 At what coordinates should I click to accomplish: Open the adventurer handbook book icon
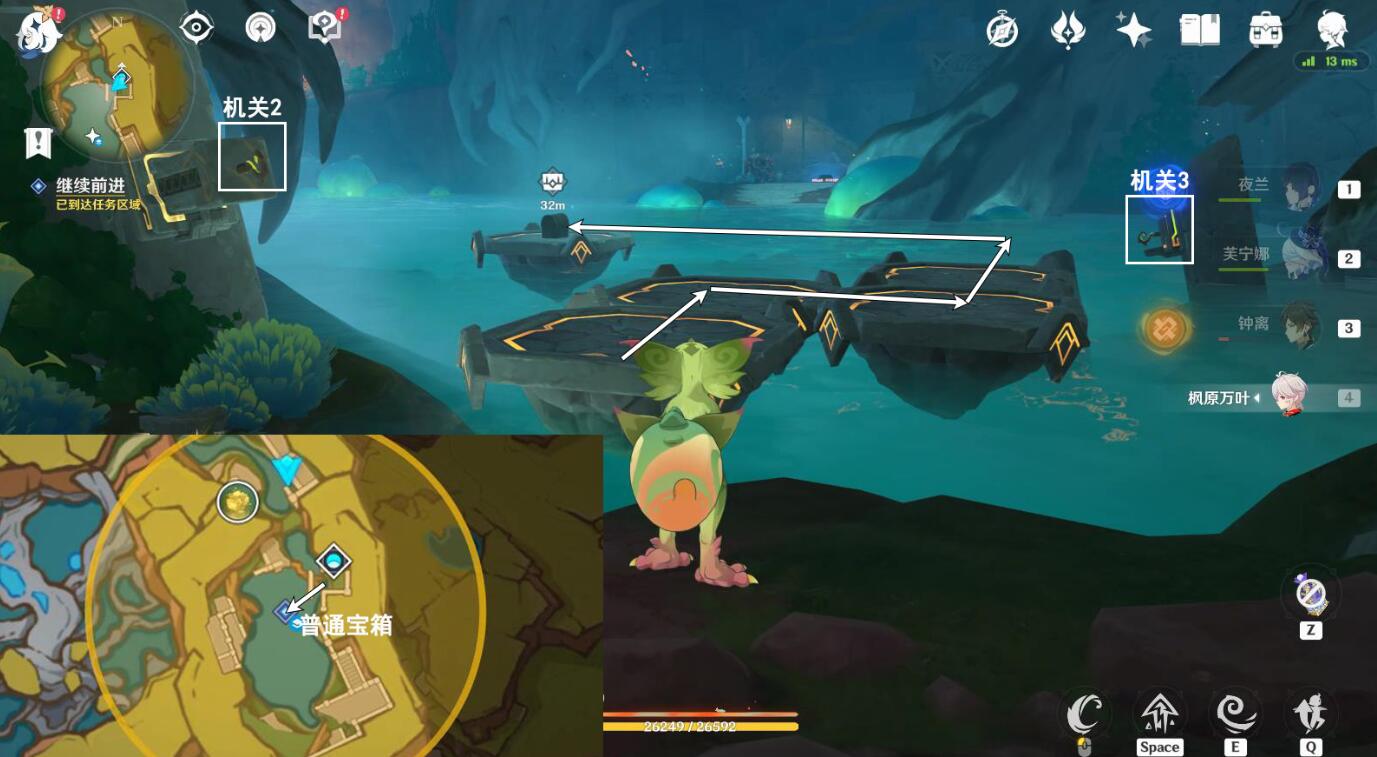(1199, 30)
